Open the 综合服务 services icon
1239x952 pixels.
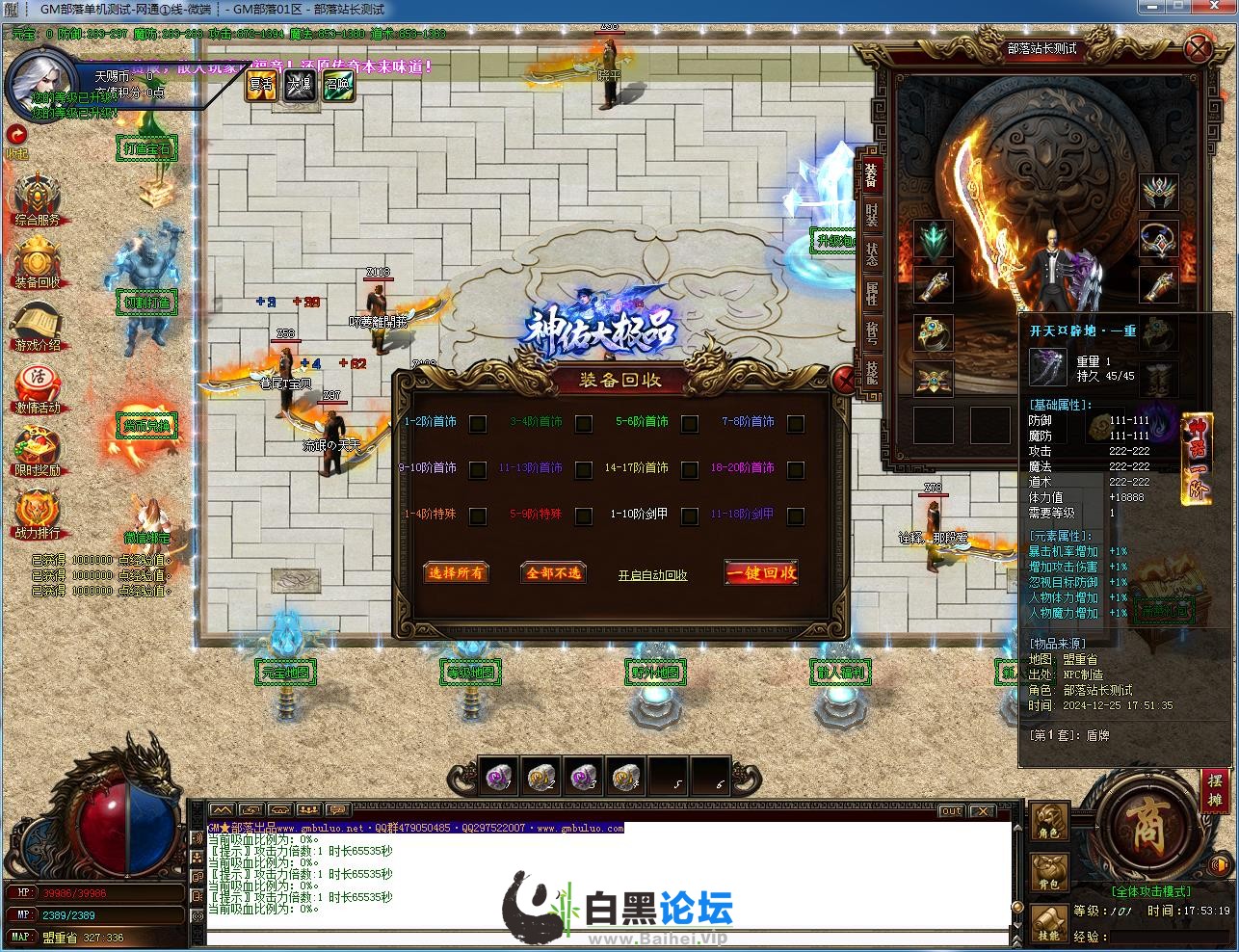37,198
